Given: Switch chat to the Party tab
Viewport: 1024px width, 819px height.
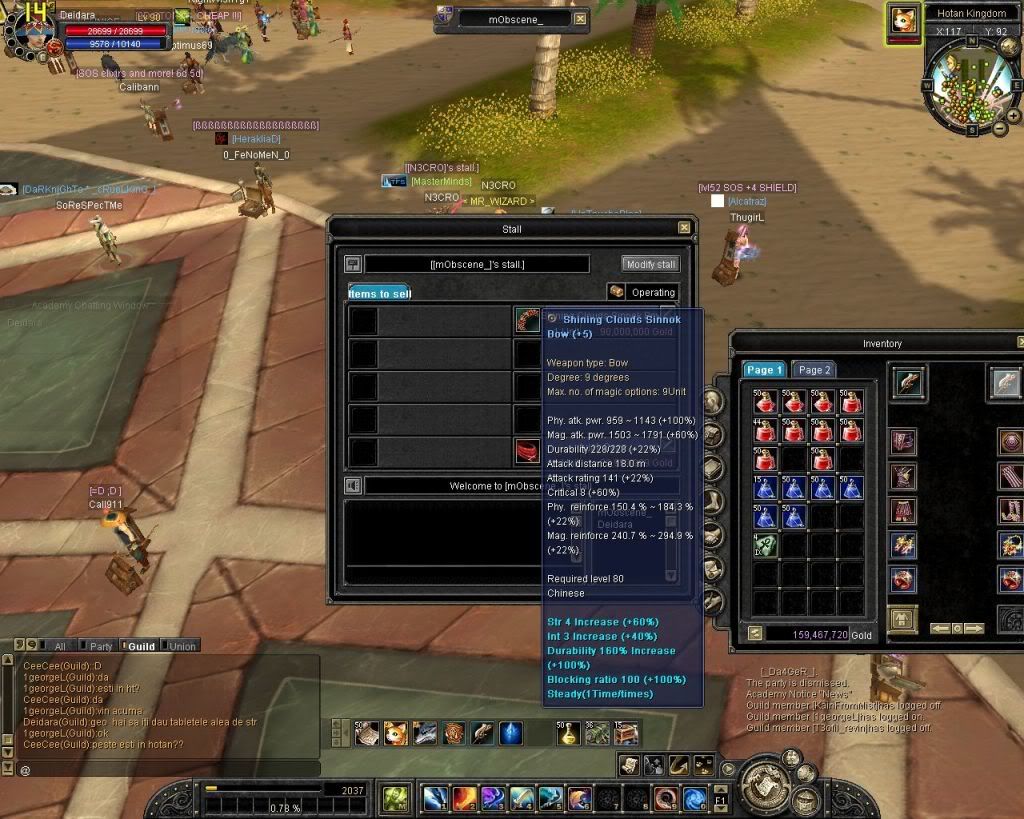Looking at the screenshot, I should coord(98,646).
